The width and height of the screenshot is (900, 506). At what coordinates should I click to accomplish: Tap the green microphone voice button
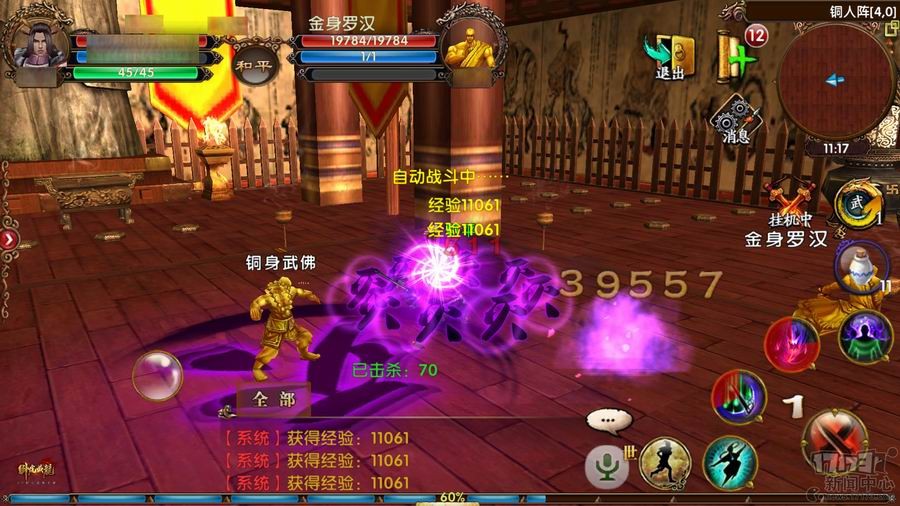click(x=606, y=464)
